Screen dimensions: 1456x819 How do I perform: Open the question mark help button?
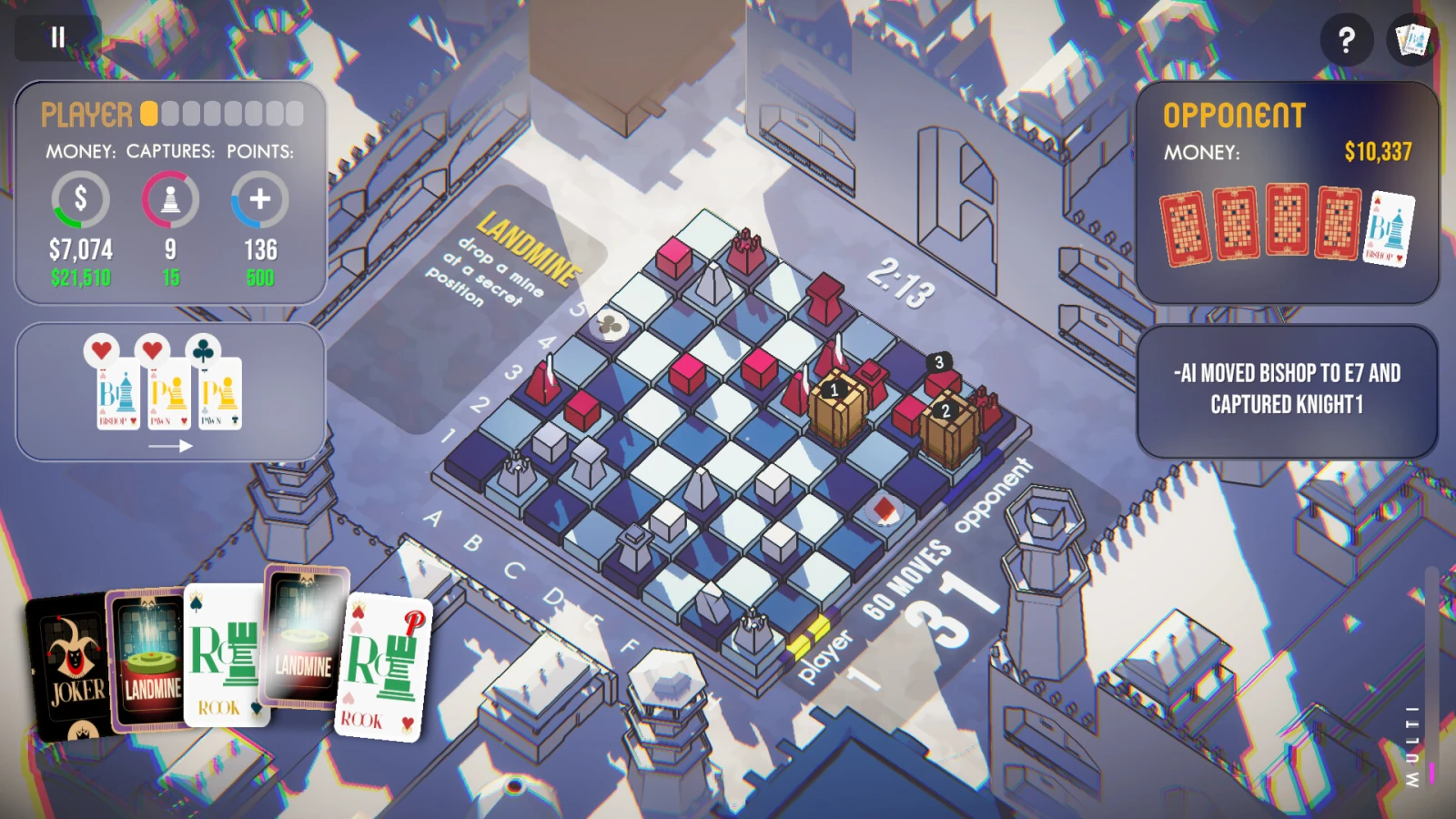pos(1346,39)
